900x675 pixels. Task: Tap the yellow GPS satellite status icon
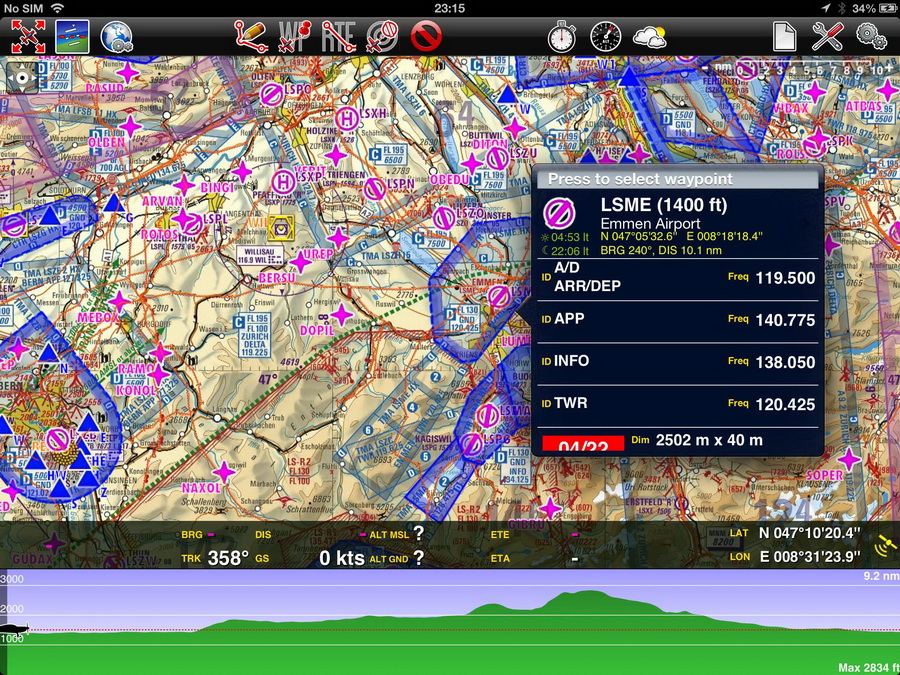[884, 544]
